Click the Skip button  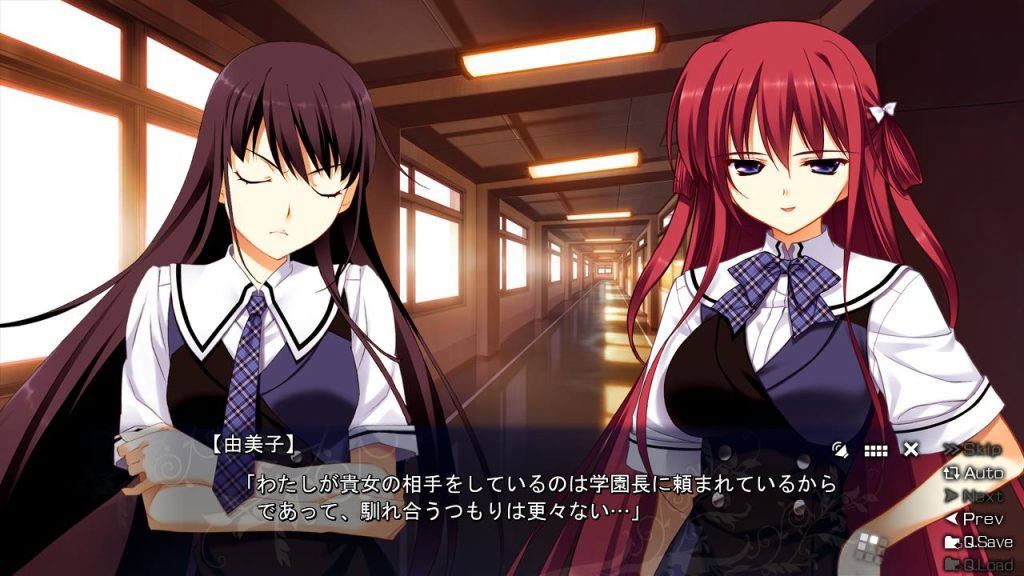tap(973, 449)
